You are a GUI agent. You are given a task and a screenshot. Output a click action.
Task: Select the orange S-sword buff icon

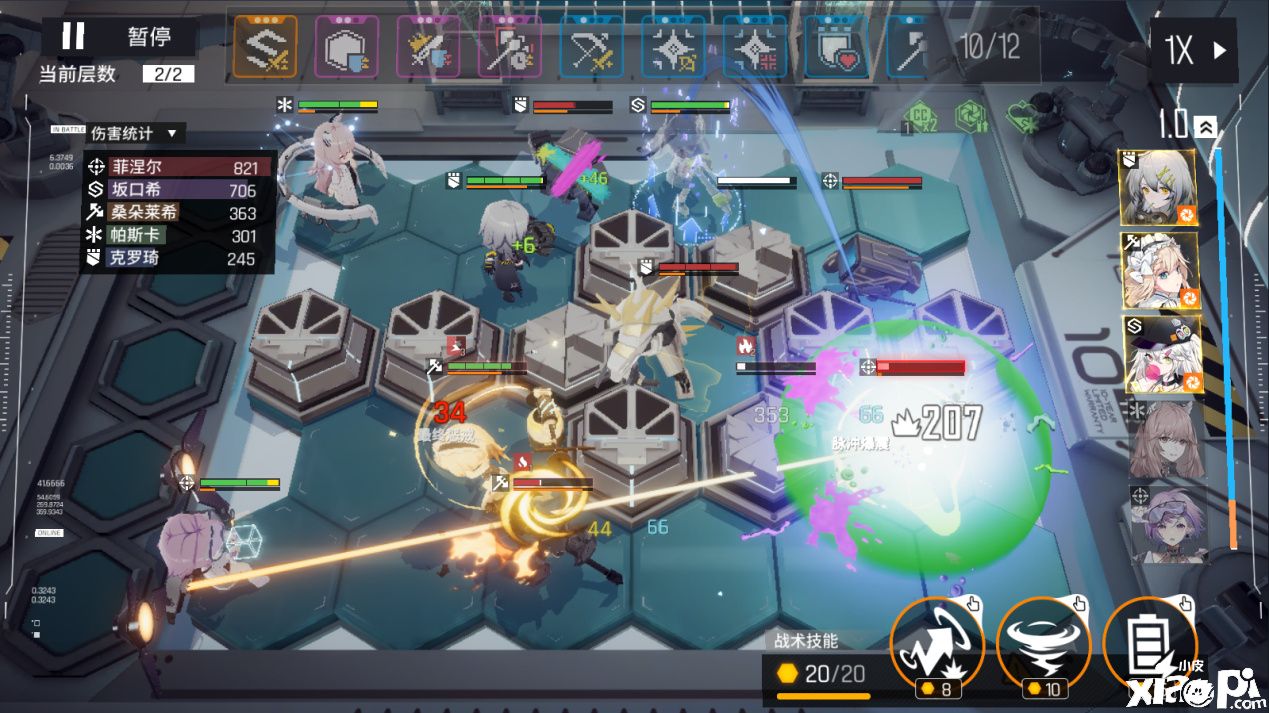point(265,47)
